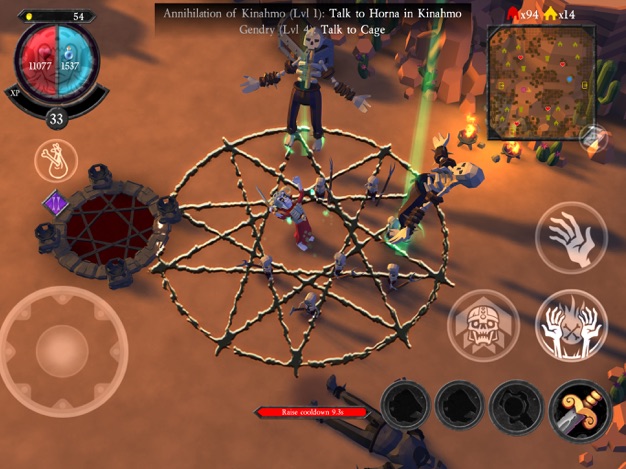626x469 pixels.
Task: Tap the purple diamond buff icon
Action: 56,205
